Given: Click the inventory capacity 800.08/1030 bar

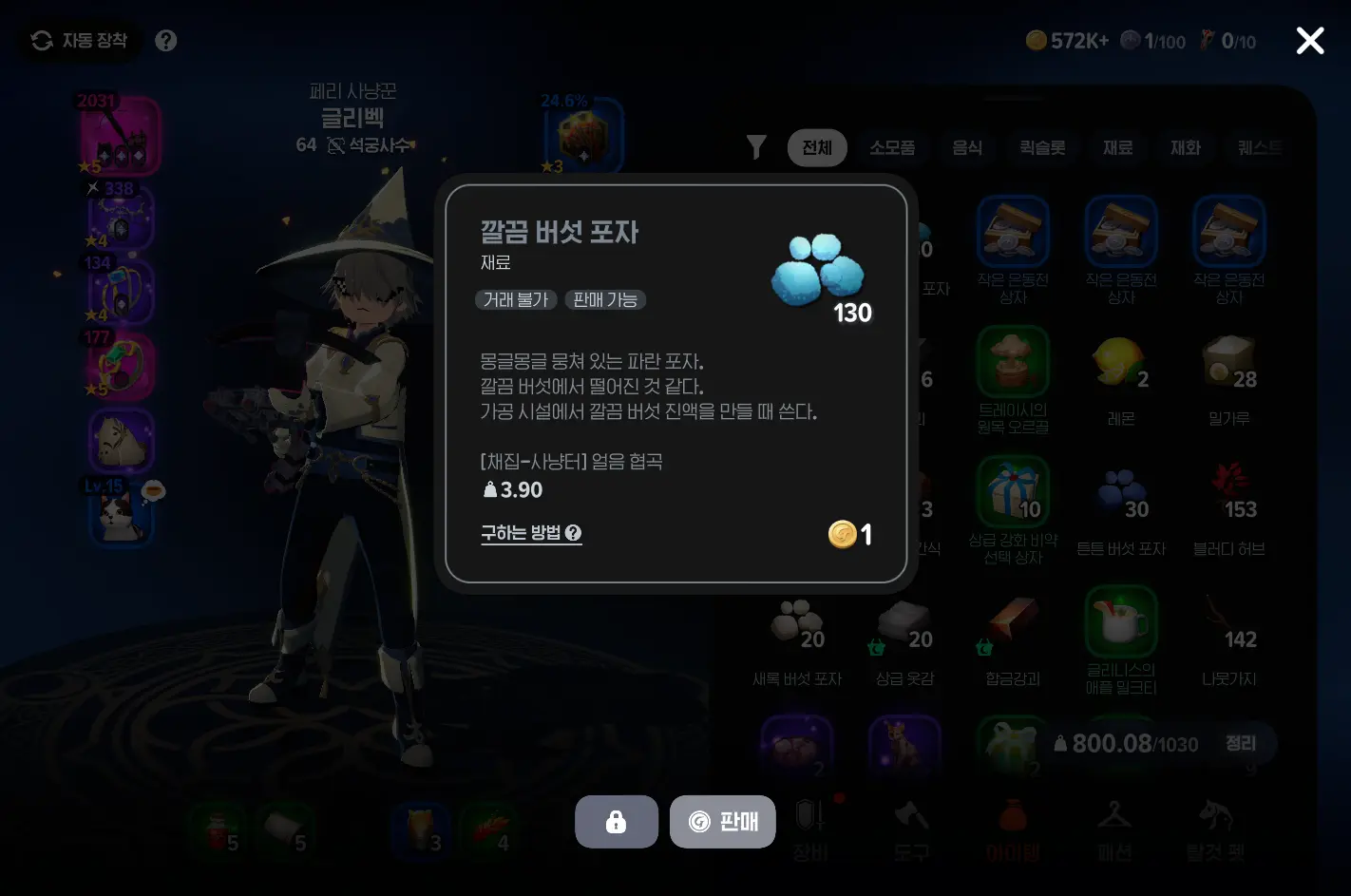Looking at the screenshot, I should click(1126, 744).
